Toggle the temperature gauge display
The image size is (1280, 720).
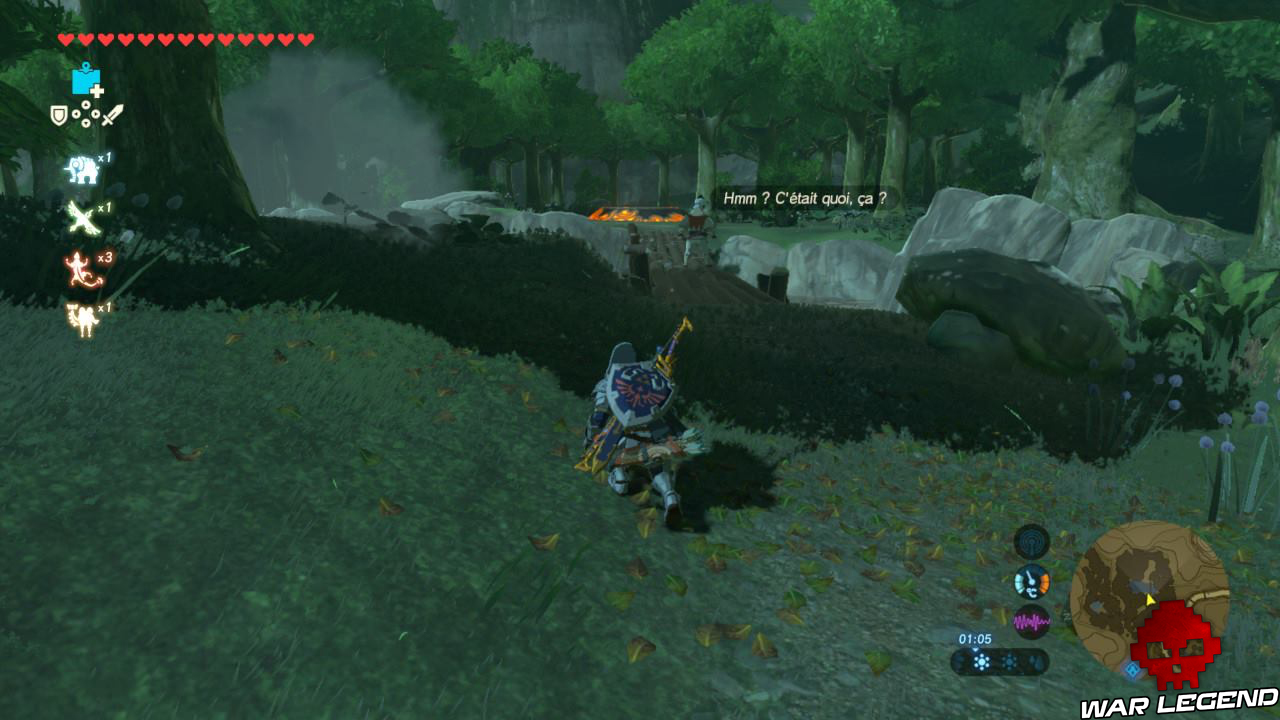point(1030,582)
